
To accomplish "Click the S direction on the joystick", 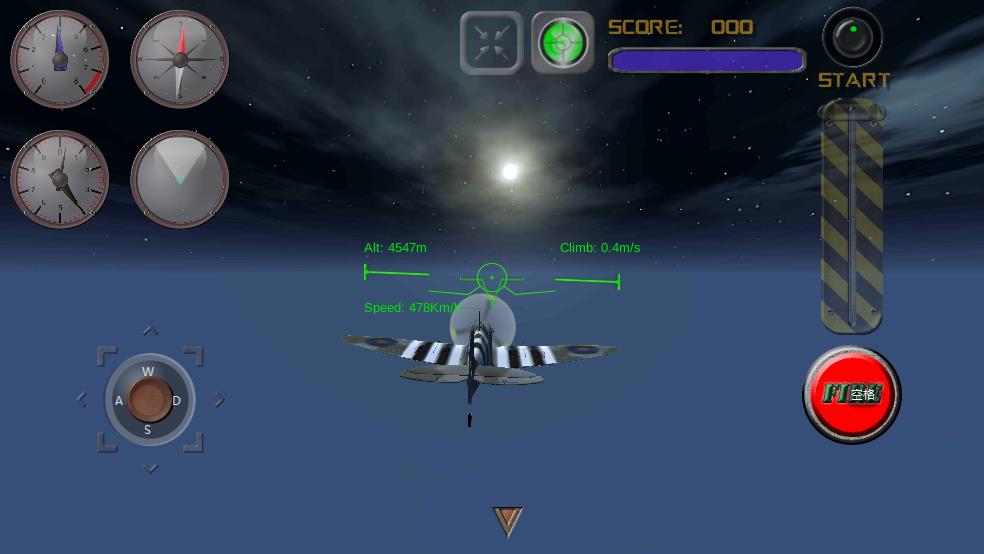I will click(148, 430).
